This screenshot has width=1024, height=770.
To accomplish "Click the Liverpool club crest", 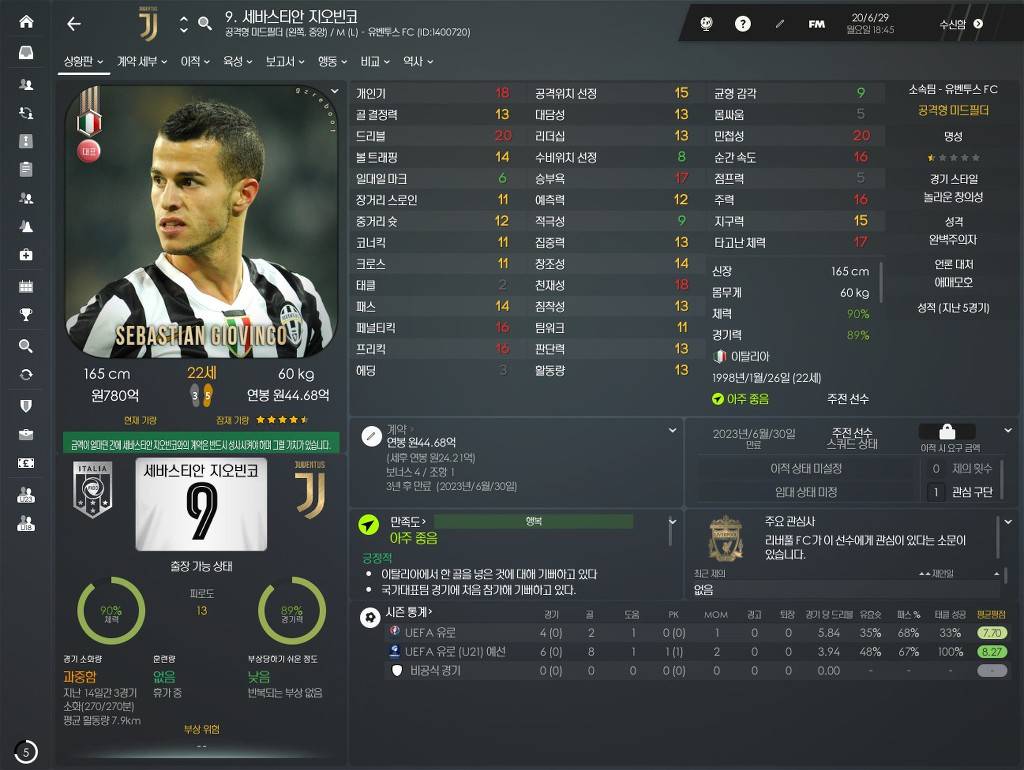I will click(x=725, y=539).
